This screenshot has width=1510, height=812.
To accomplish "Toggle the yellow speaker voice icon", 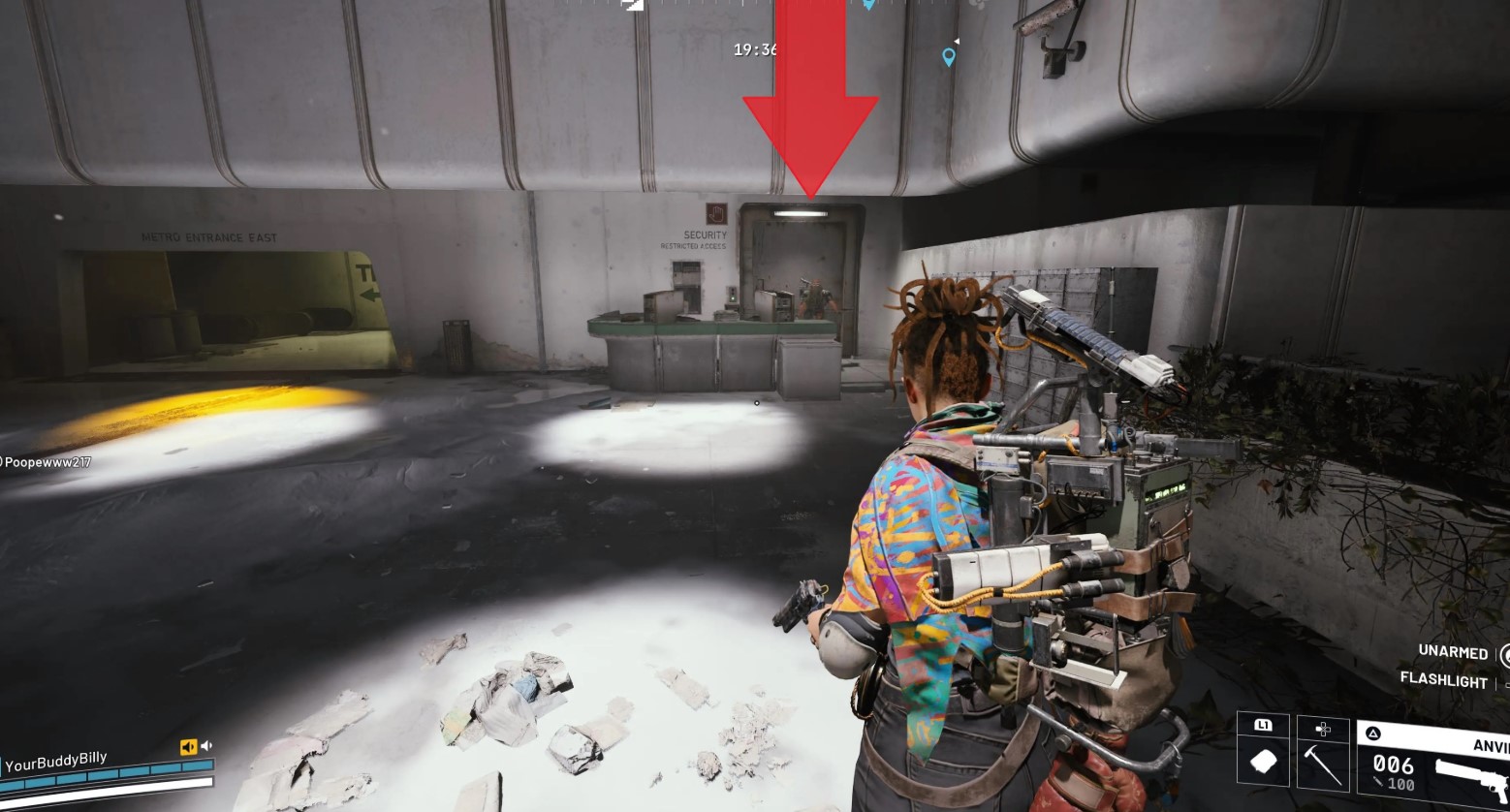I will click(x=188, y=747).
